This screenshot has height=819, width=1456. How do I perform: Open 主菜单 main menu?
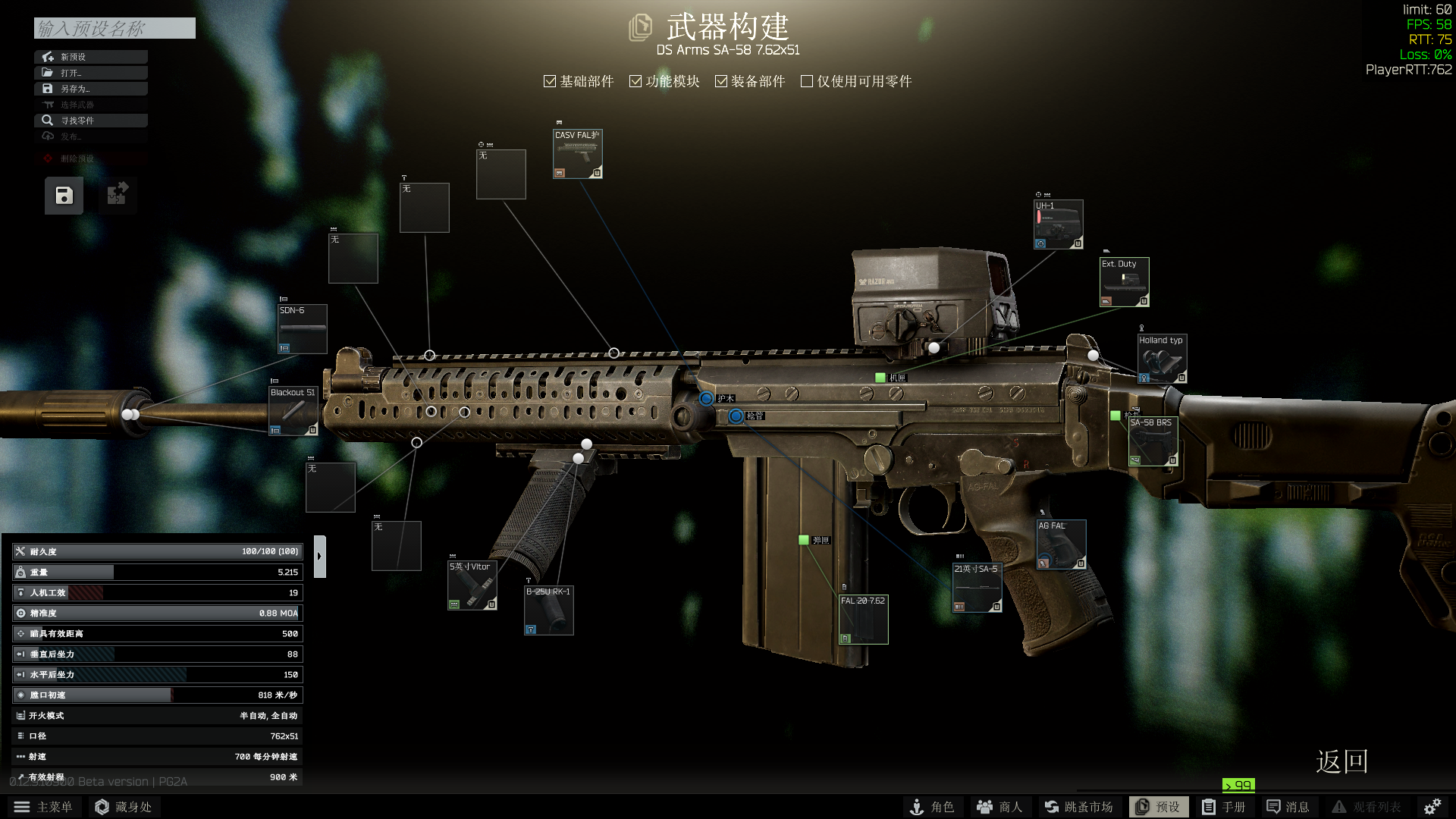tap(44, 807)
